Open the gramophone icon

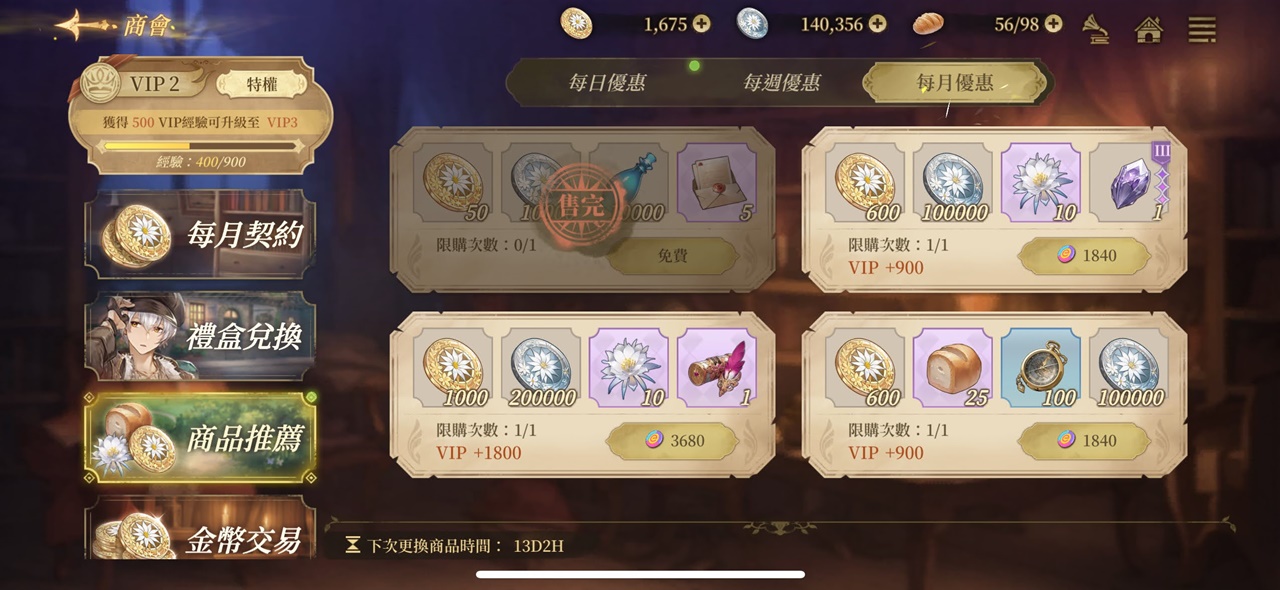(1096, 28)
